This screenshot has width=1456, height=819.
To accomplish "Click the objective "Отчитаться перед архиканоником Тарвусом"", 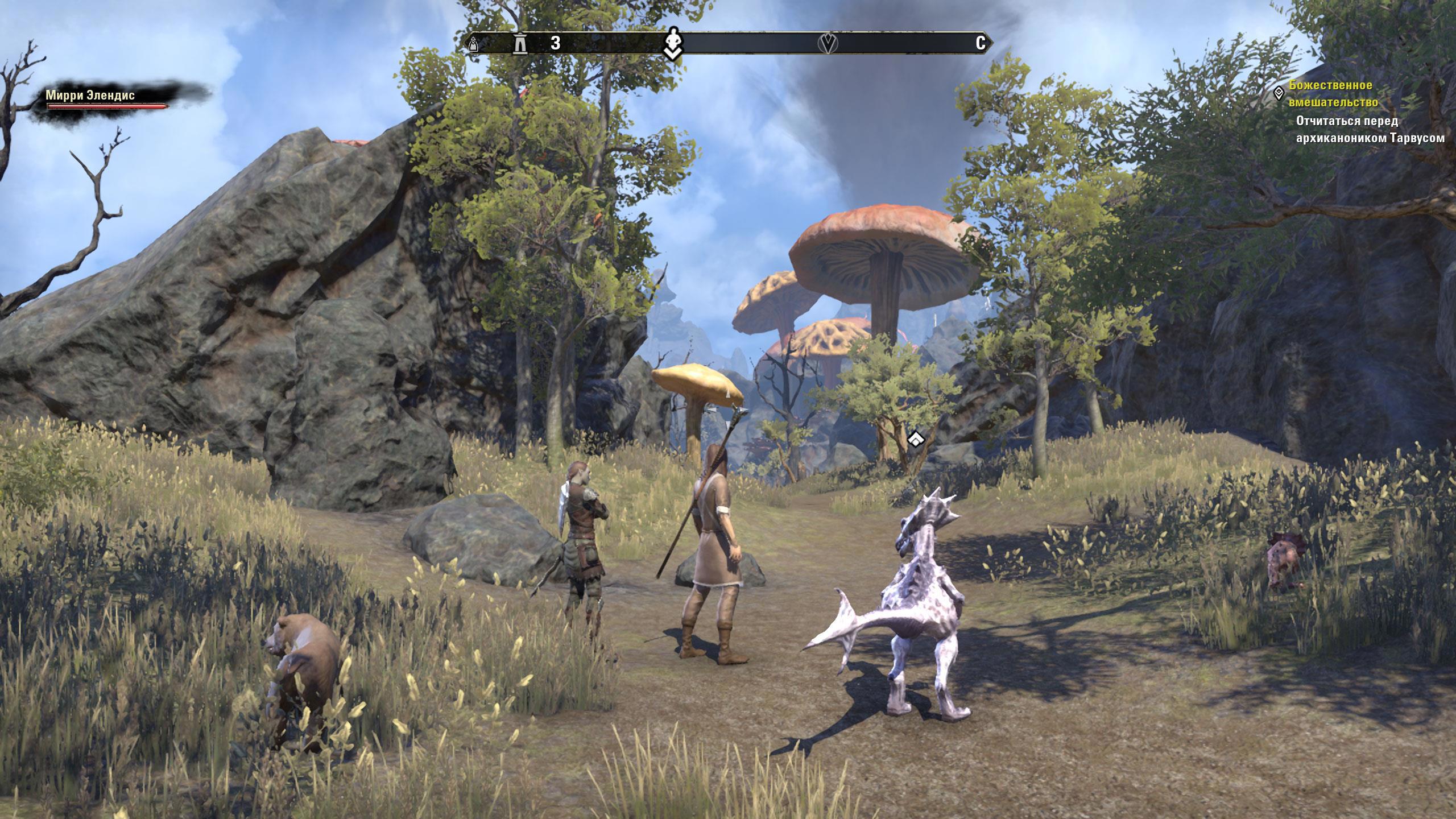I will 1370,129.
